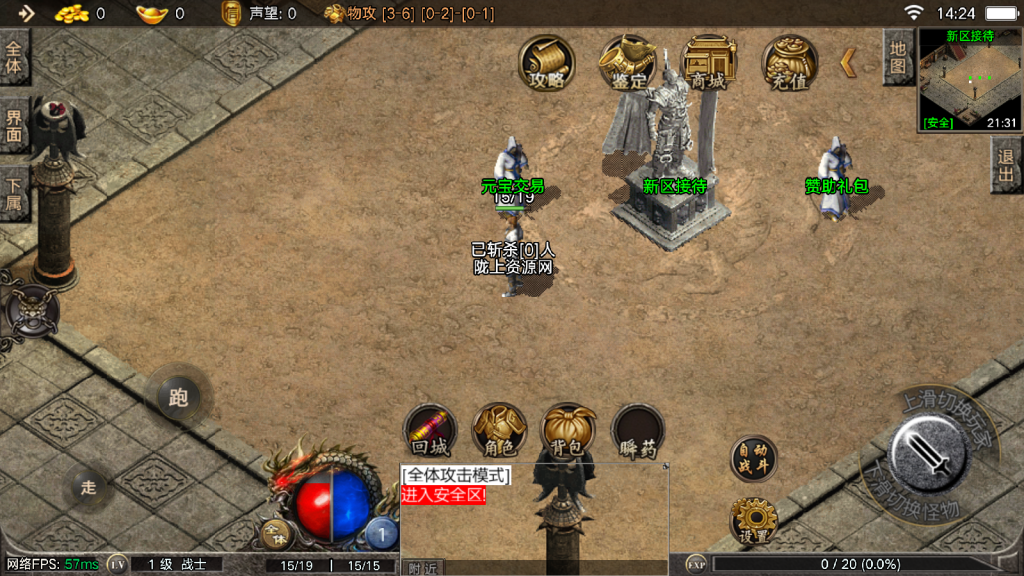The height and width of the screenshot is (576, 1024).
Task: Open the 角色 character sheet
Action: point(499,432)
